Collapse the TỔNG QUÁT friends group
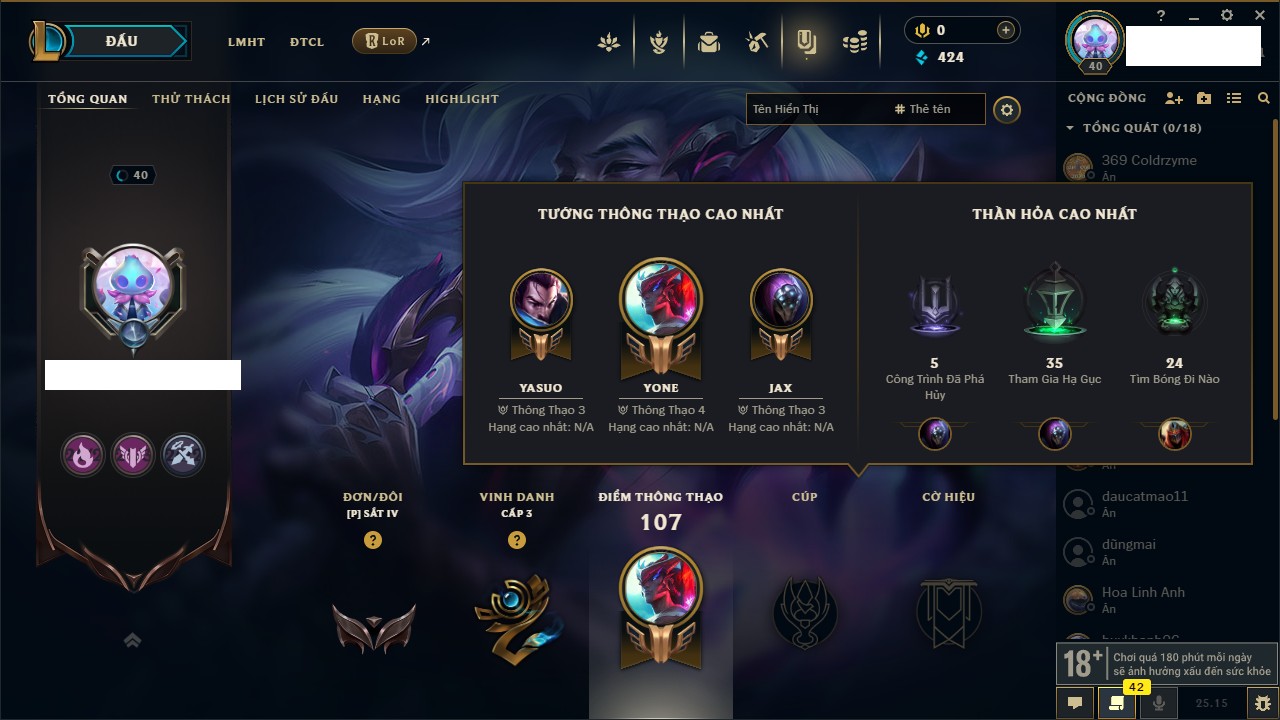The width and height of the screenshot is (1280, 720). coord(1070,128)
